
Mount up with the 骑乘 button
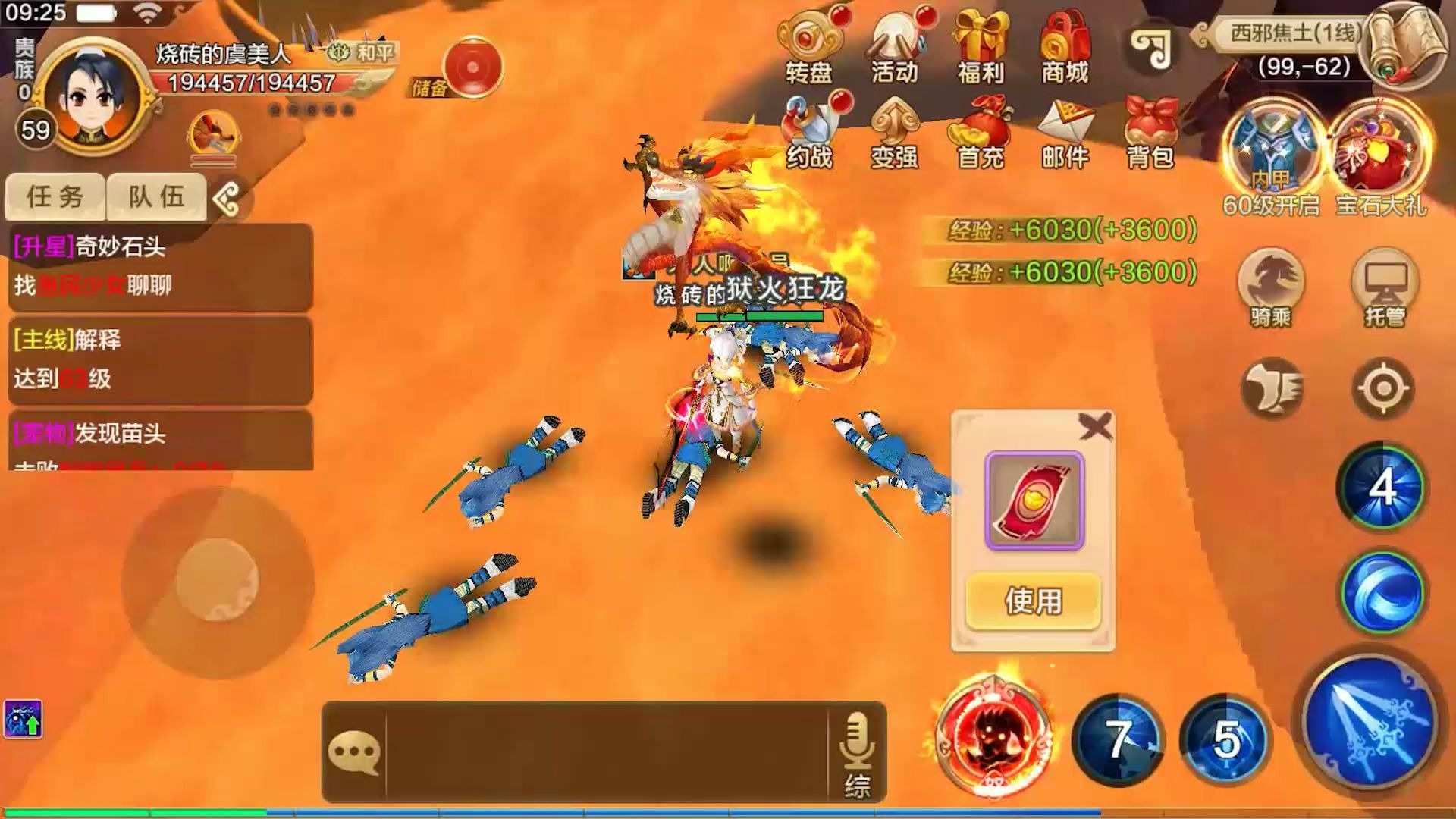(1271, 287)
